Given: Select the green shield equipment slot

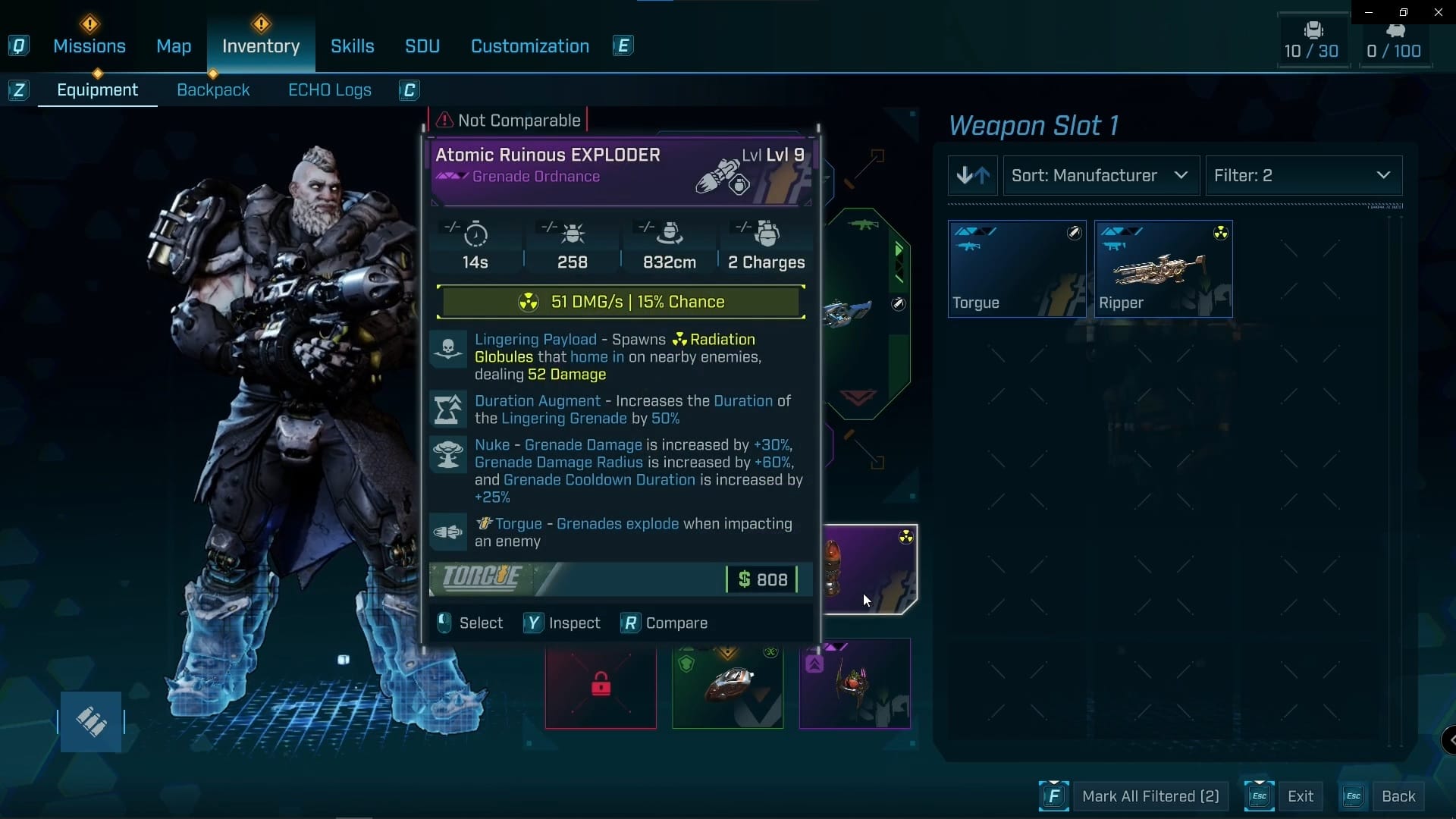Looking at the screenshot, I should tap(727, 685).
